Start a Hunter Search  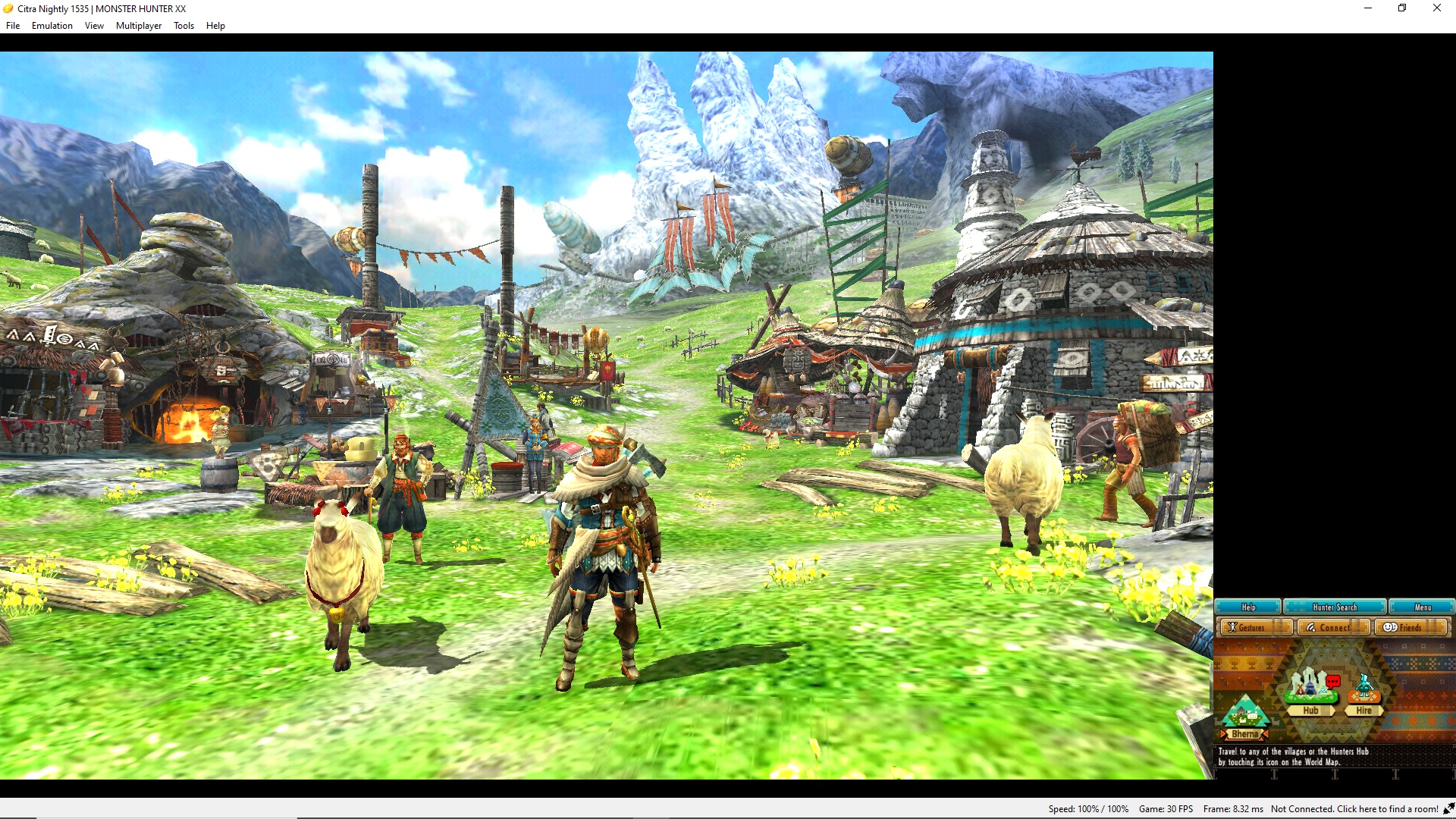coord(1335,607)
